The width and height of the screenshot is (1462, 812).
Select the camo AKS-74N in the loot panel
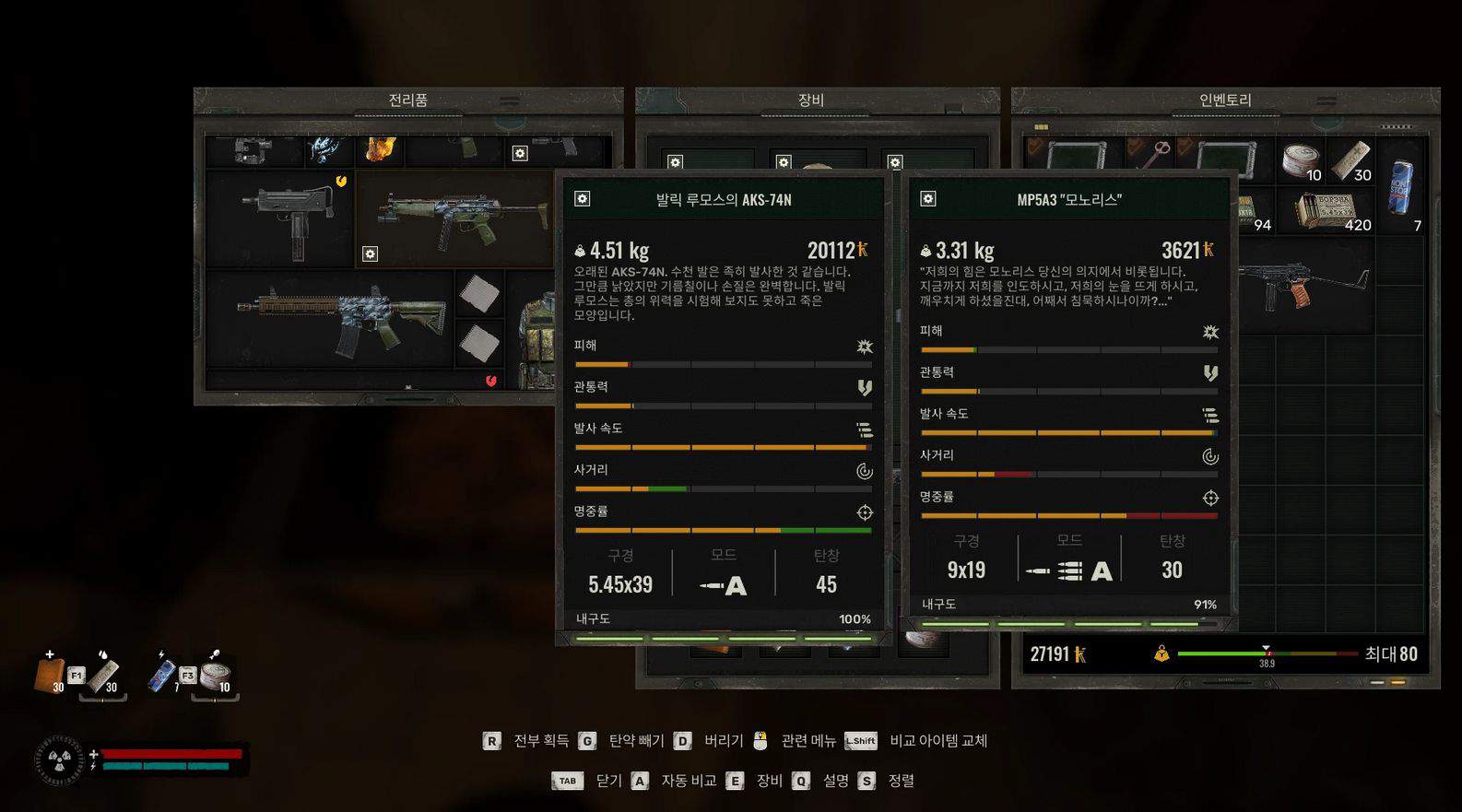454,218
